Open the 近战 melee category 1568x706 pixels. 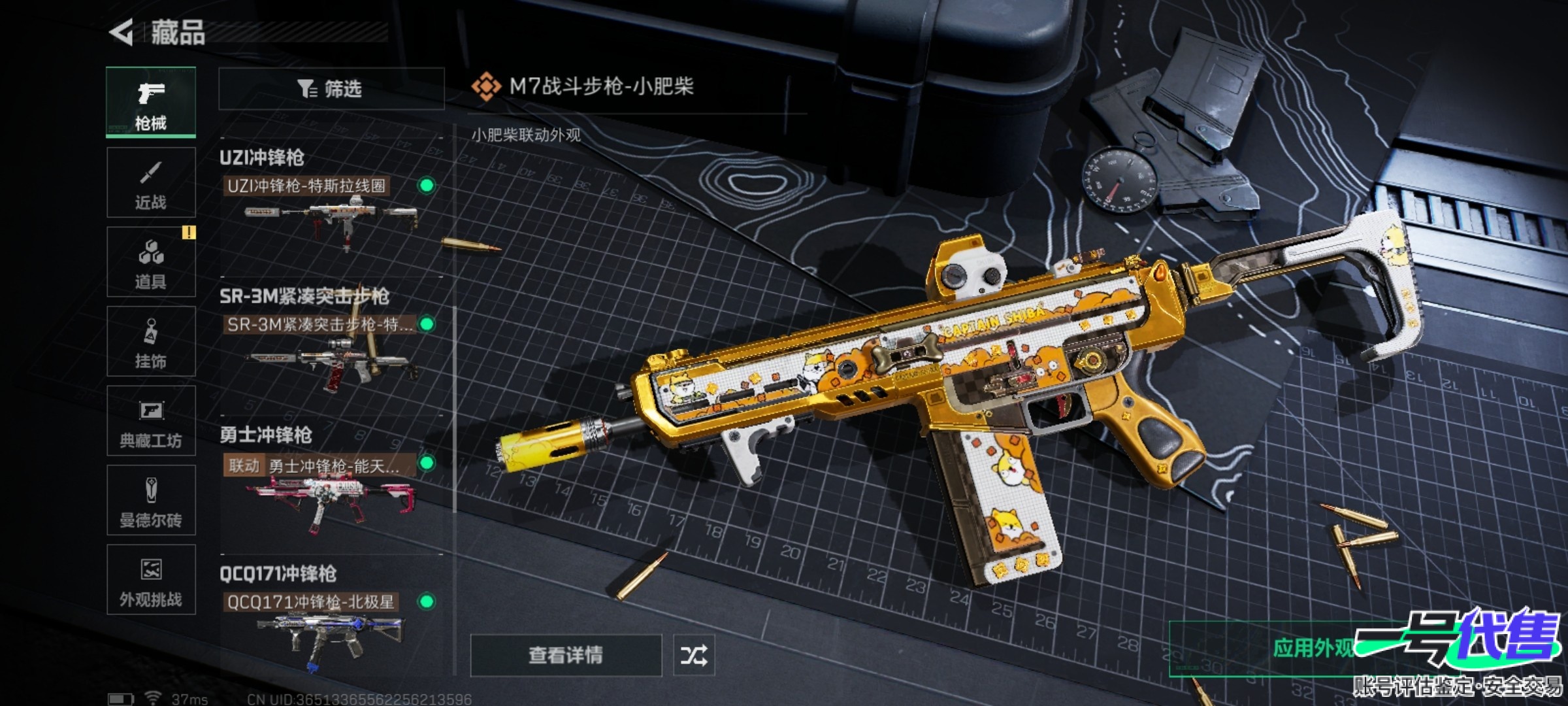151,182
